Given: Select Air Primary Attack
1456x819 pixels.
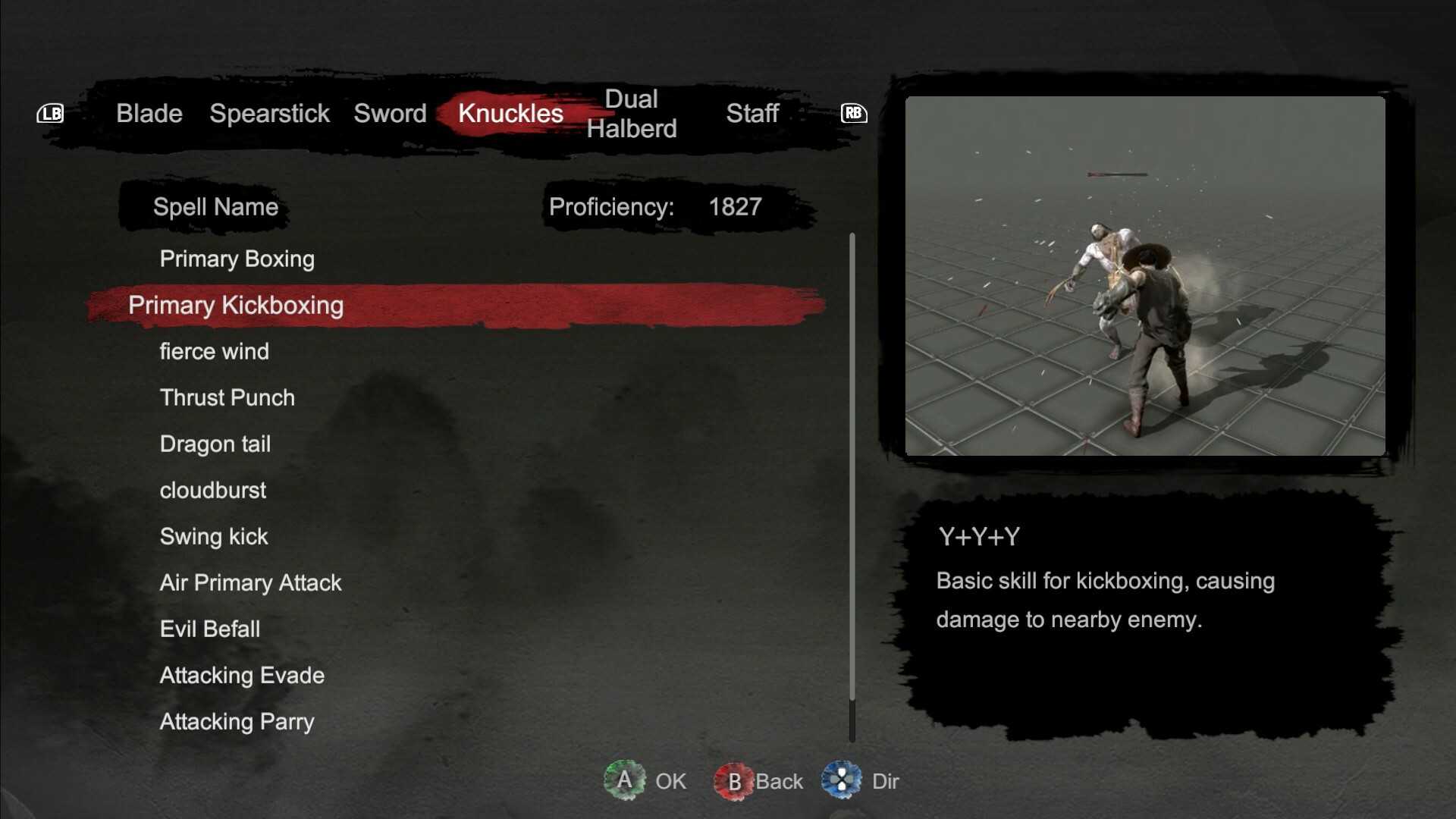Looking at the screenshot, I should [x=250, y=583].
